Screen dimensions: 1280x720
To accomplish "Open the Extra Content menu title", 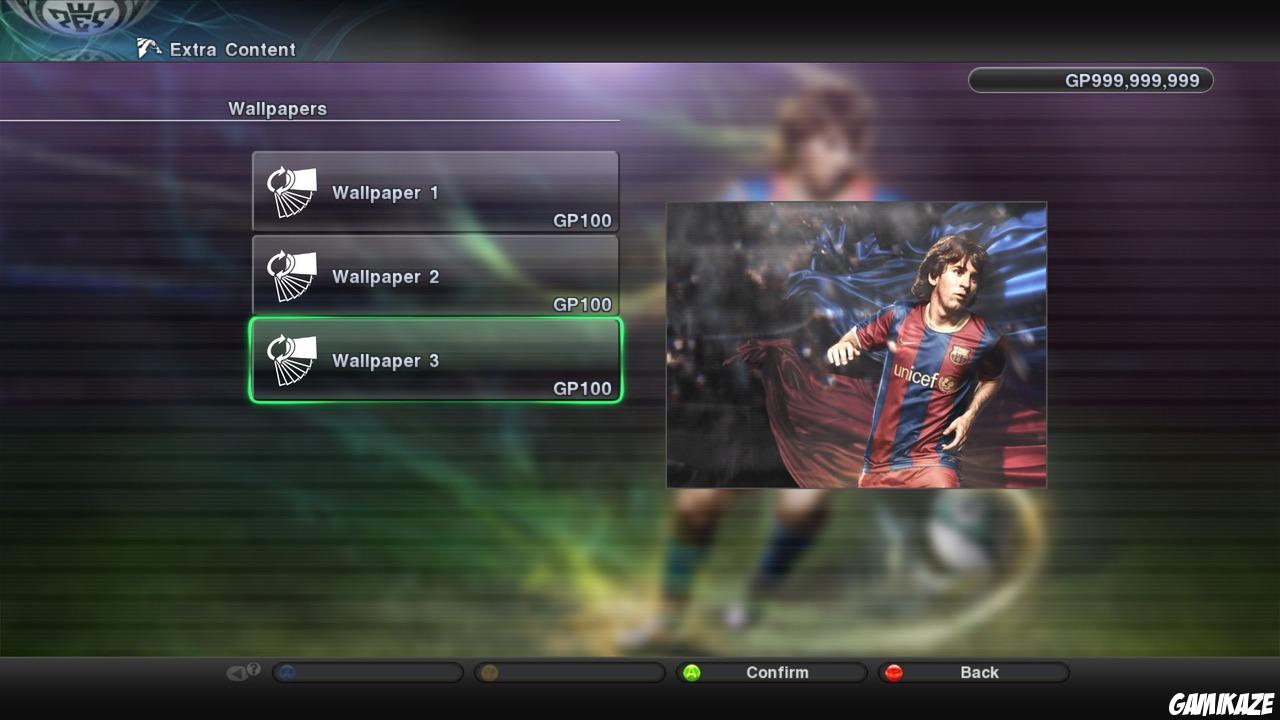I will point(233,49).
